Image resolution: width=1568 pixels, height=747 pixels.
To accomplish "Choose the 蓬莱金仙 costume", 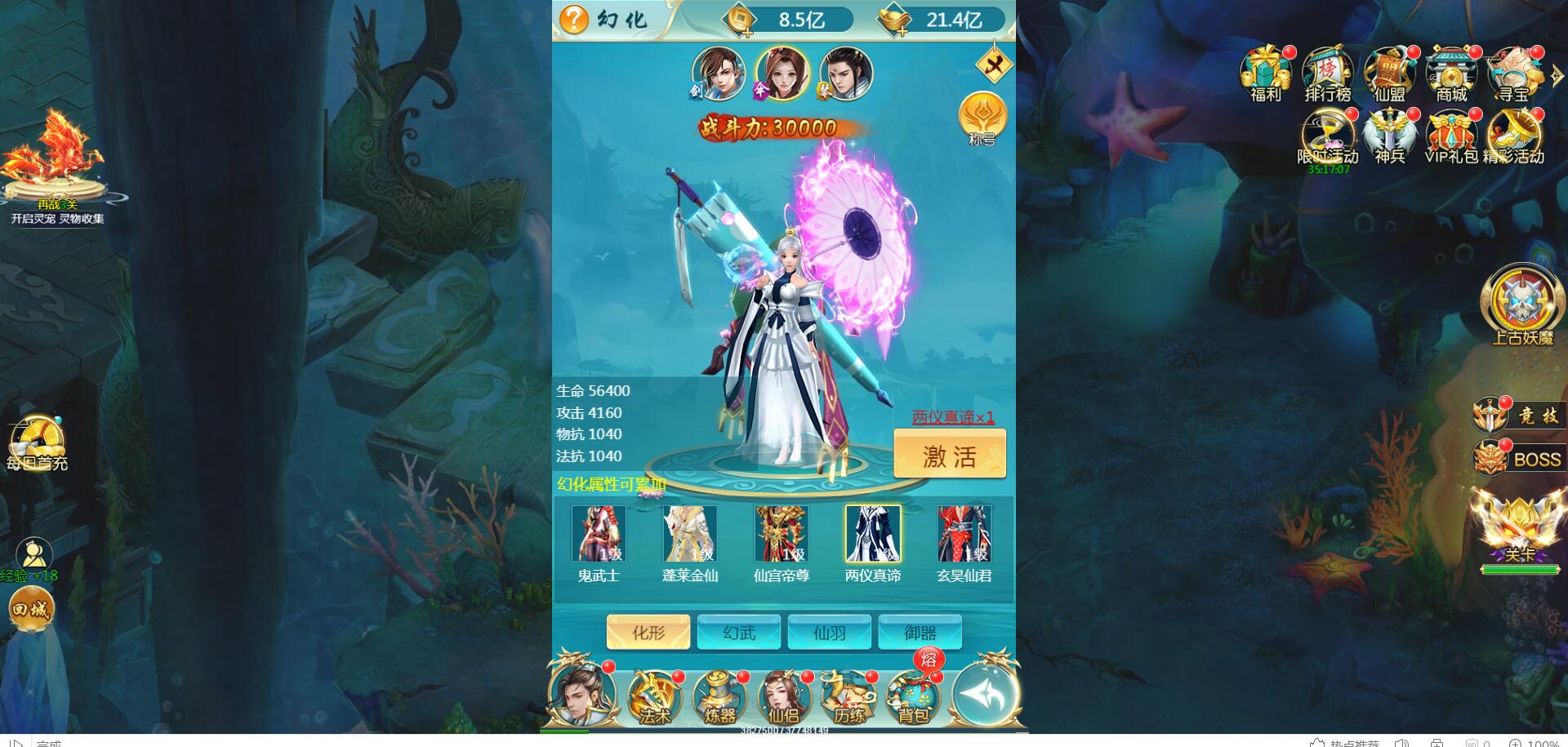I will point(690,535).
